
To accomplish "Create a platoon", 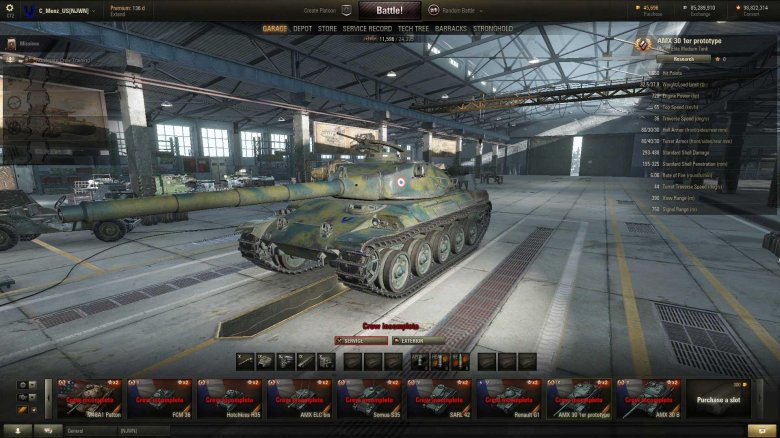I will click(x=320, y=10).
